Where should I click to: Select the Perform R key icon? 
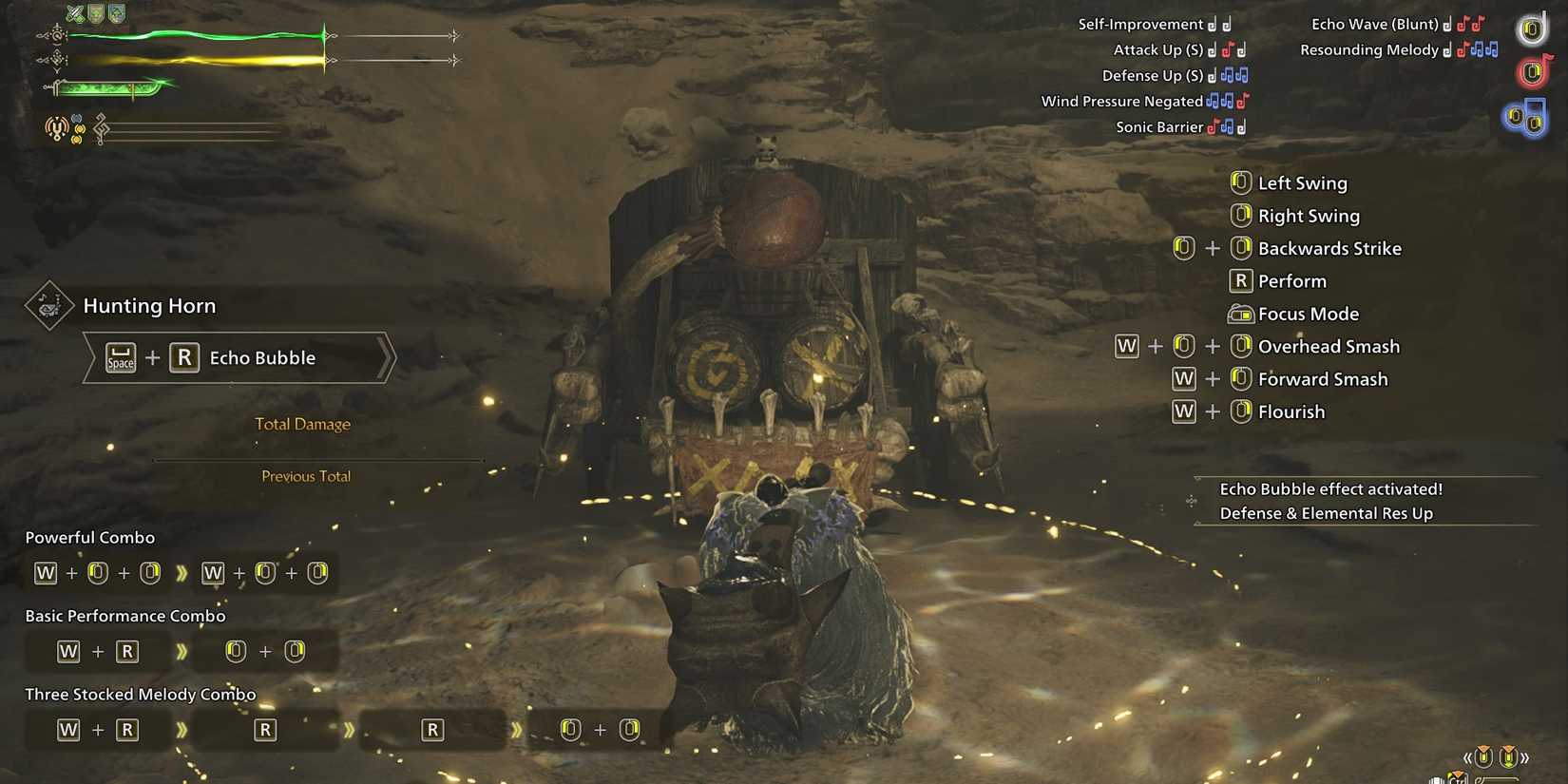coord(1241,280)
